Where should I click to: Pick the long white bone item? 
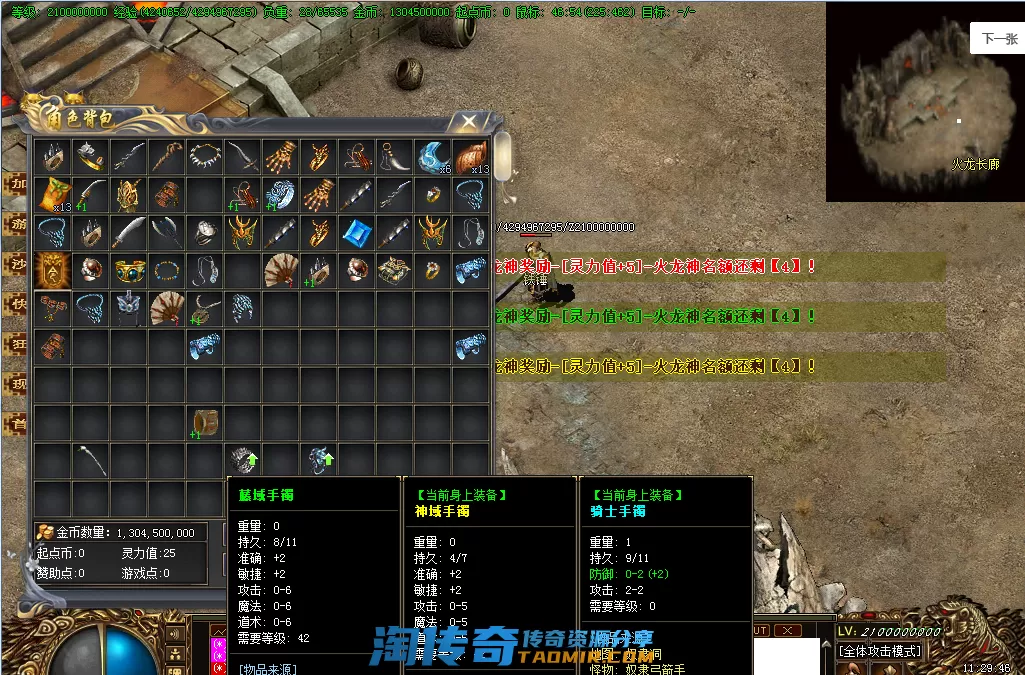91,460
